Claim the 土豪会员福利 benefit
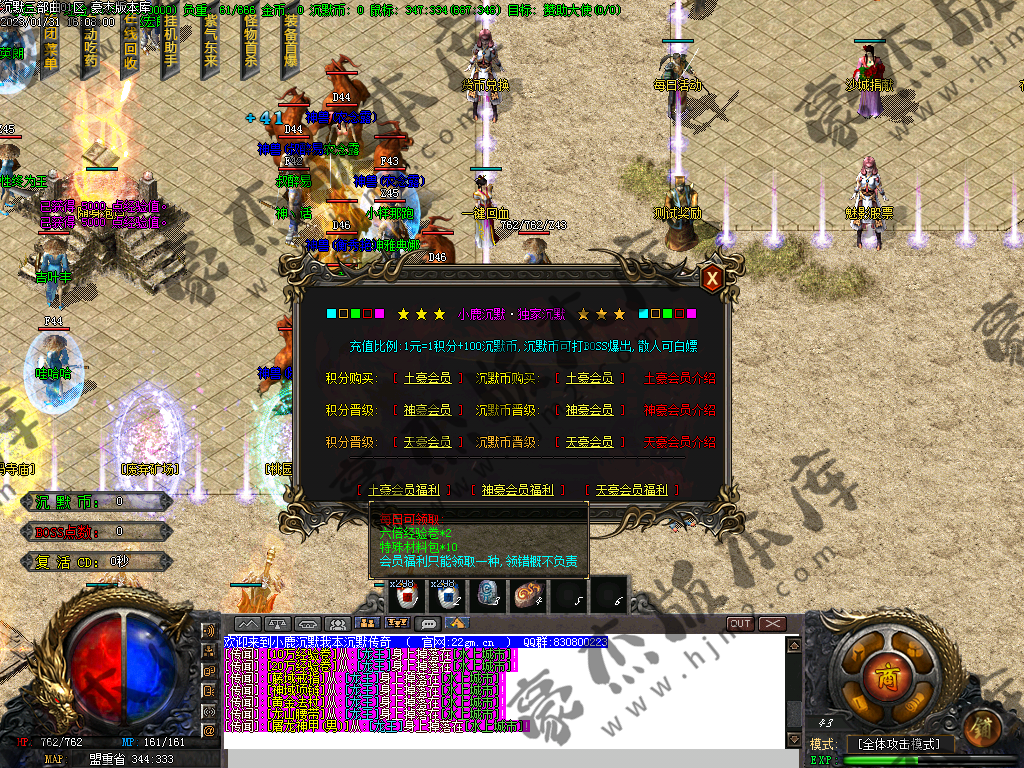This screenshot has height=768, width=1024. pos(405,490)
